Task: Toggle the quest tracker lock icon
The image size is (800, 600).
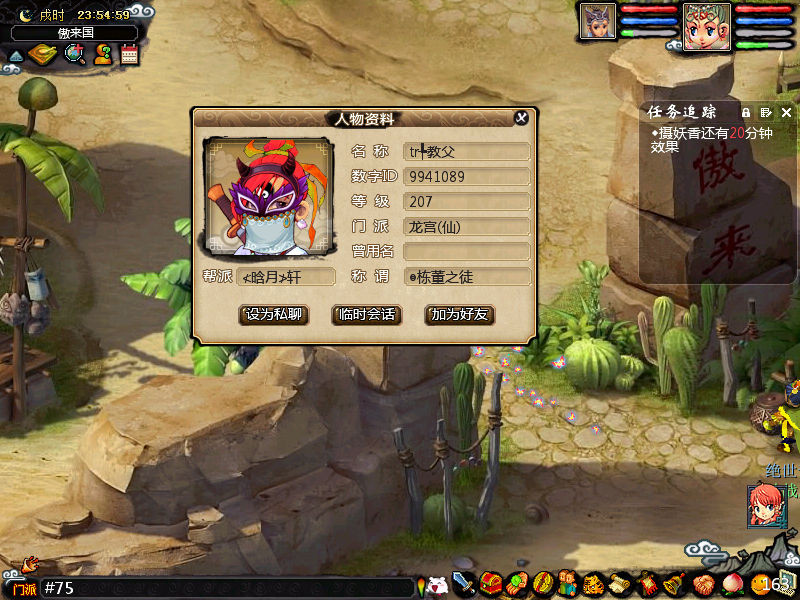Action: 746,112
